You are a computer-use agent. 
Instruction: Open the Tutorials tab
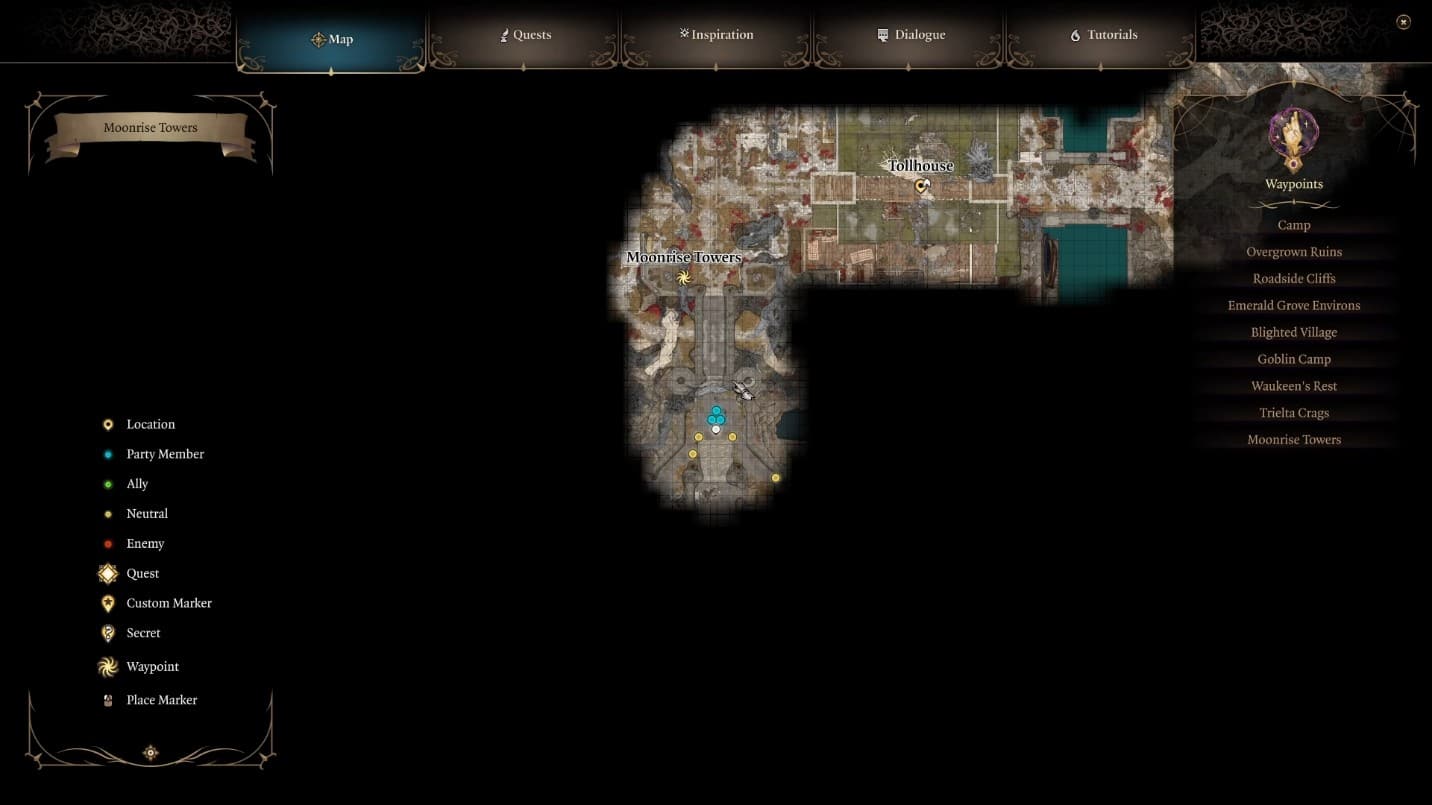click(x=1102, y=34)
